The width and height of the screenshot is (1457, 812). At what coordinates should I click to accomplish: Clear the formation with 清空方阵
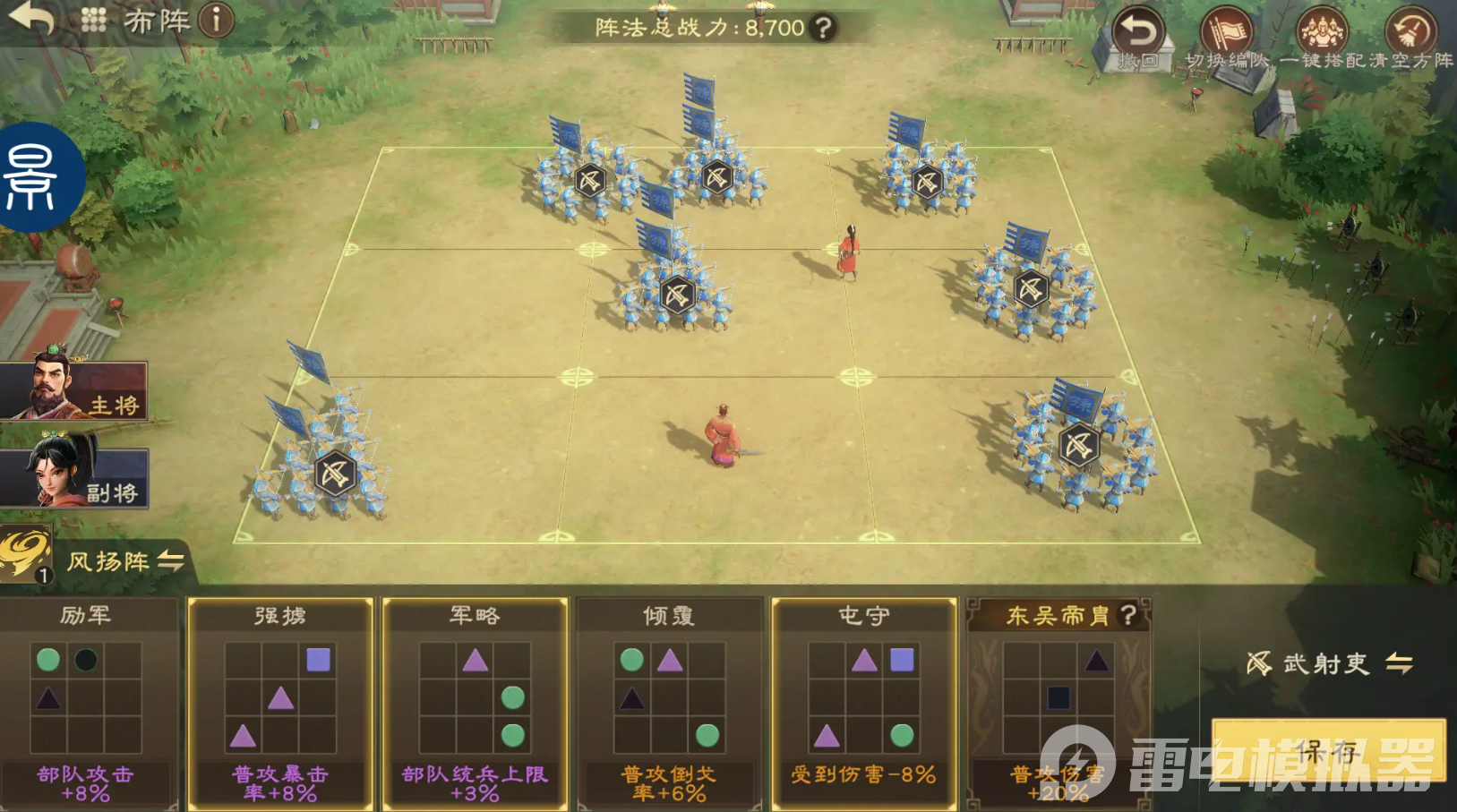tap(1411, 38)
